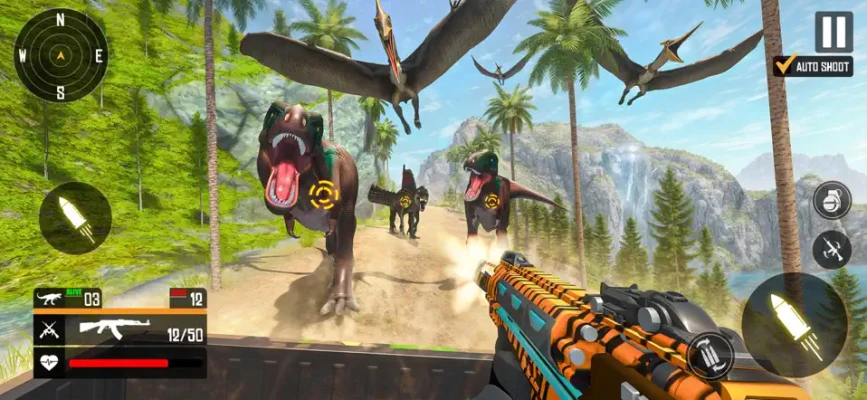
Task: Reload with the magazine icon button
Action: pyautogui.click(x=709, y=355)
